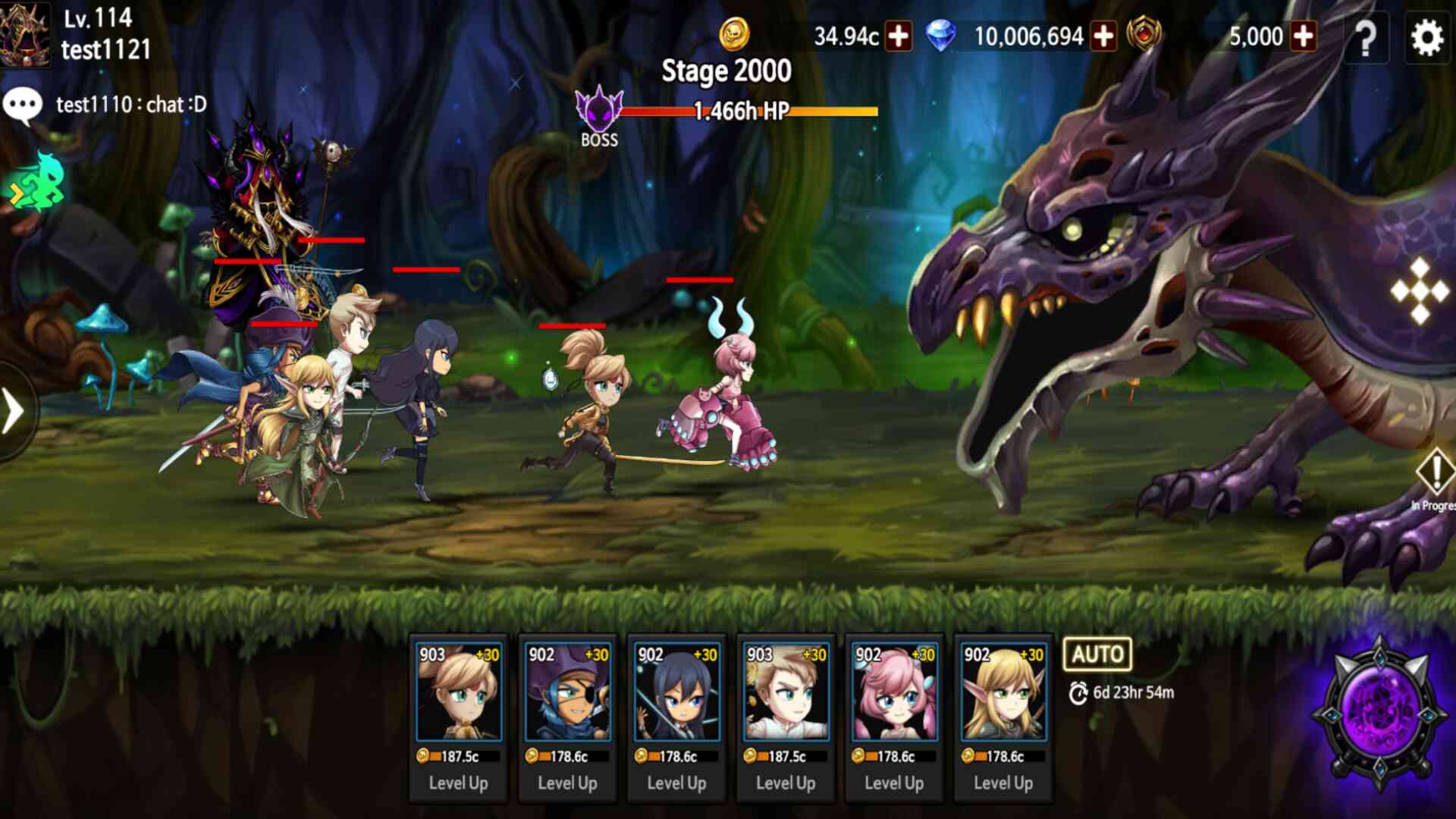
Task: Toggle the AUTO battle button
Action: pos(1097,654)
